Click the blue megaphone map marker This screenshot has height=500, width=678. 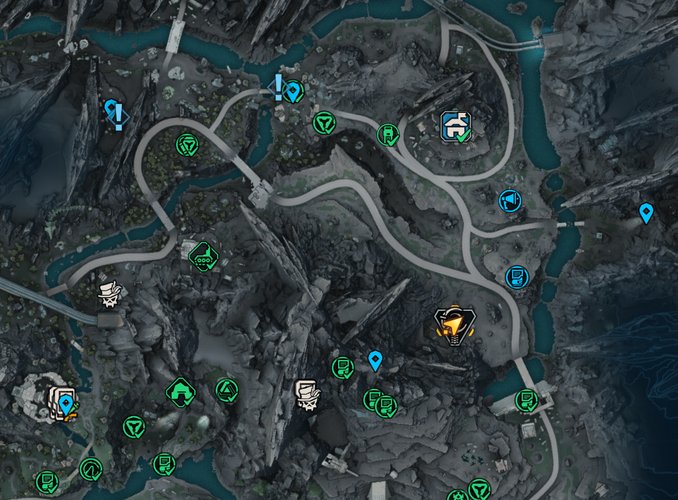(x=509, y=201)
